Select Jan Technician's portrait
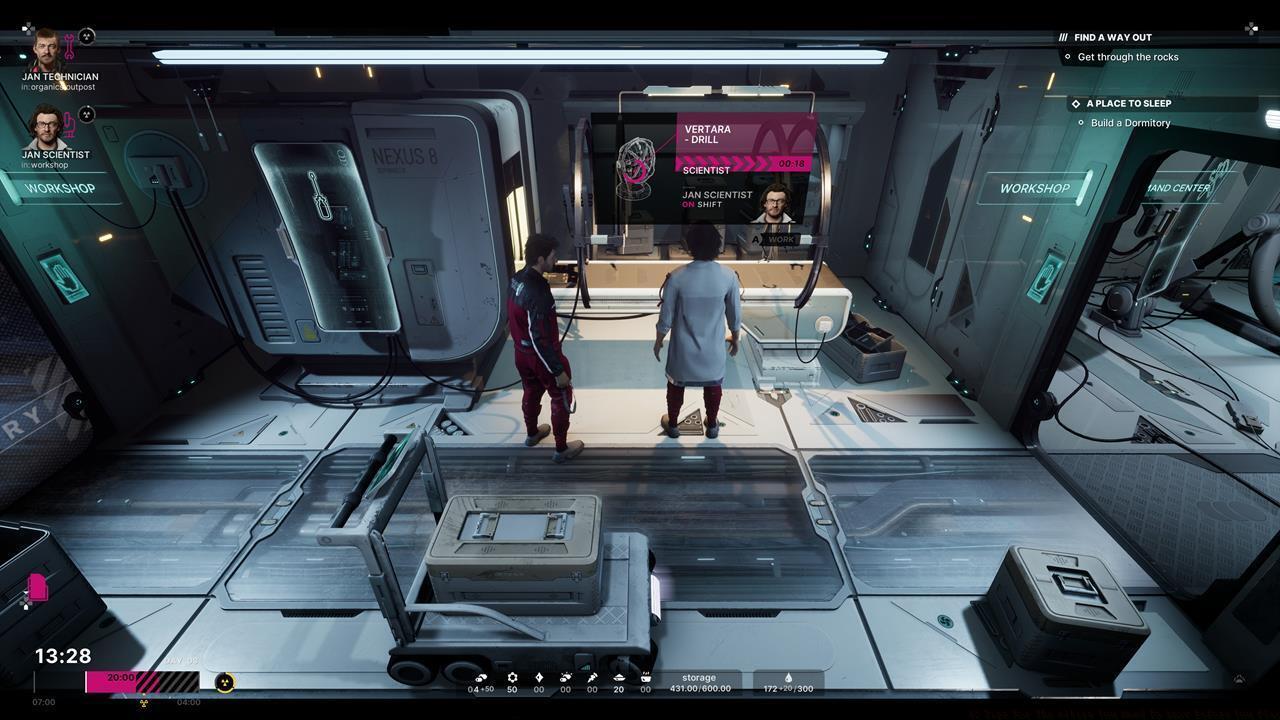Viewport: 1280px width, 720px height. (46, 50)
